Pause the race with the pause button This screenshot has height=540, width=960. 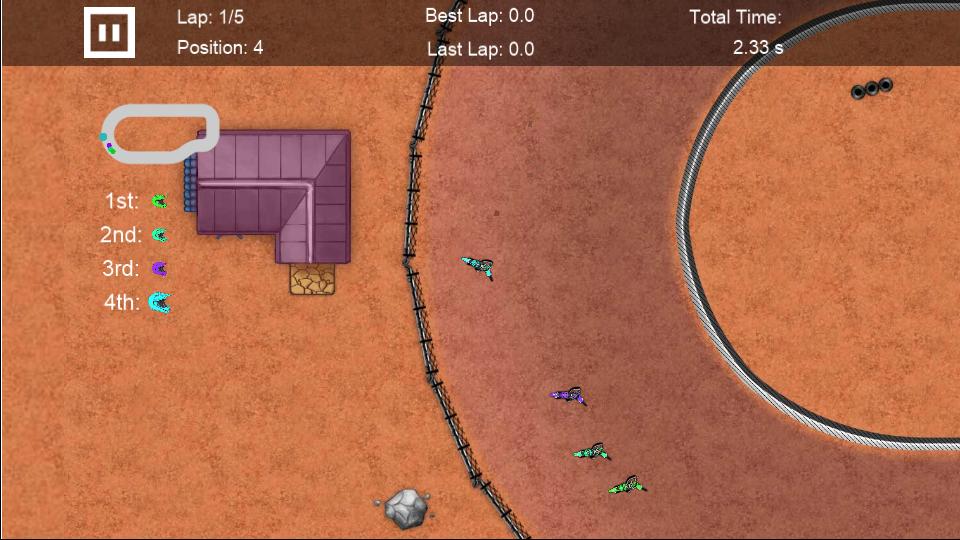(109, 33)
